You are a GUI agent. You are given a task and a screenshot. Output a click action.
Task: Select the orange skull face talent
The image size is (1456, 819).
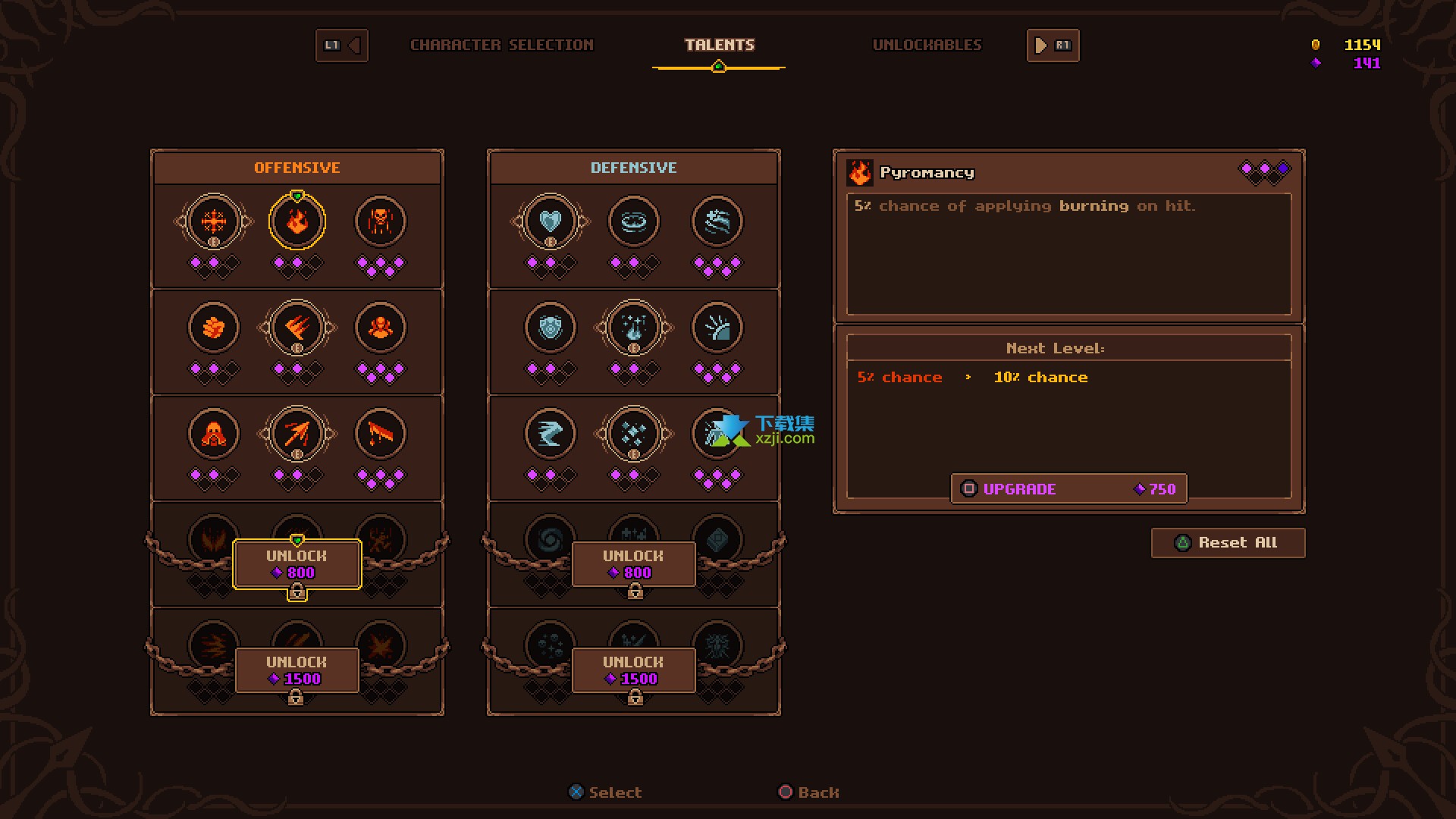(x=381, y=222)
